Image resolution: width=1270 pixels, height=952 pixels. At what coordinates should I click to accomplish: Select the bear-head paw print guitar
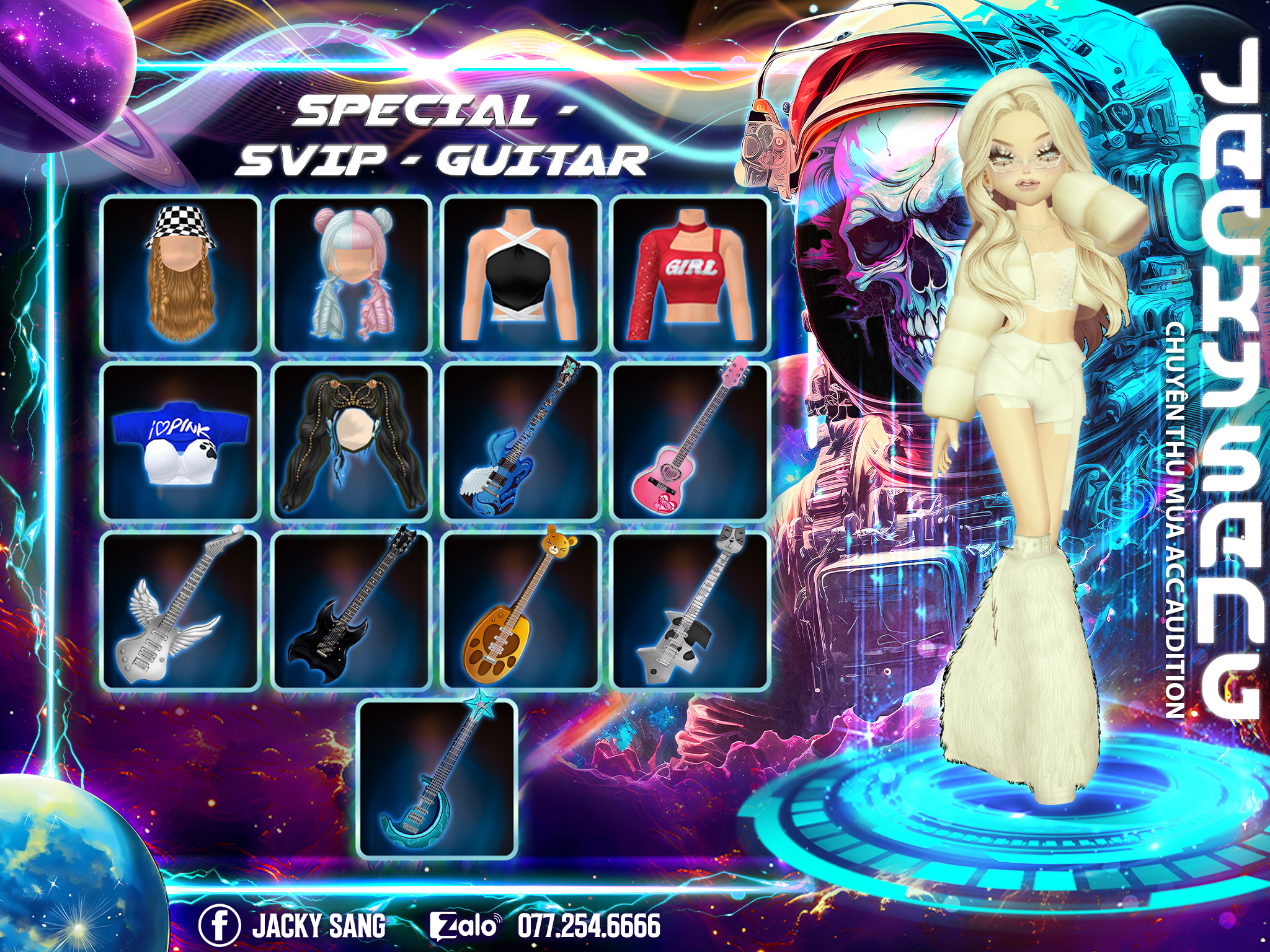(521, 610)
